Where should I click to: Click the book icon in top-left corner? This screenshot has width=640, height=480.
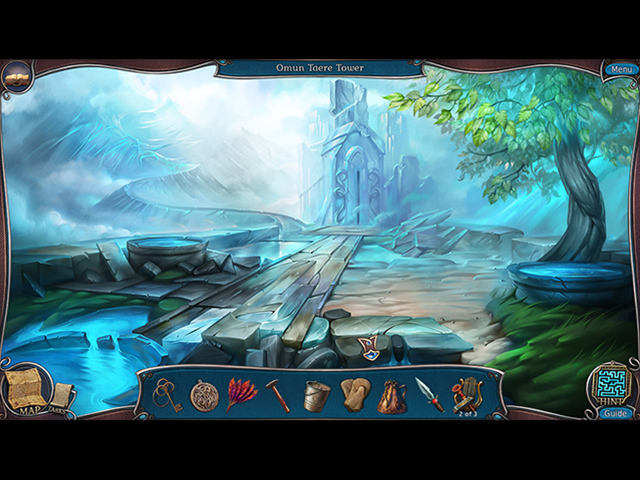point(16,74)
